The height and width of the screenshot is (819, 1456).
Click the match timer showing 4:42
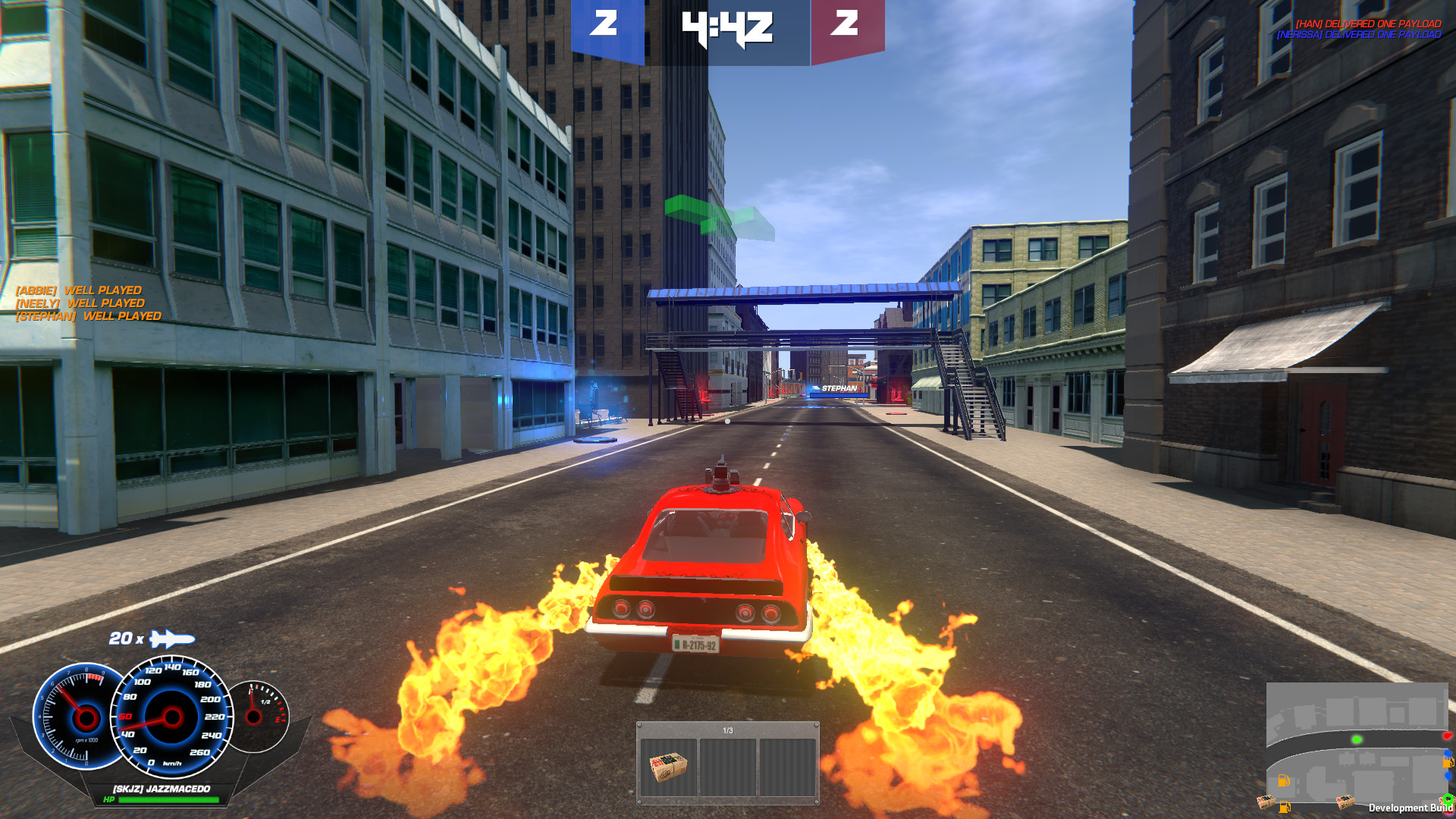(x=726, y=29)
